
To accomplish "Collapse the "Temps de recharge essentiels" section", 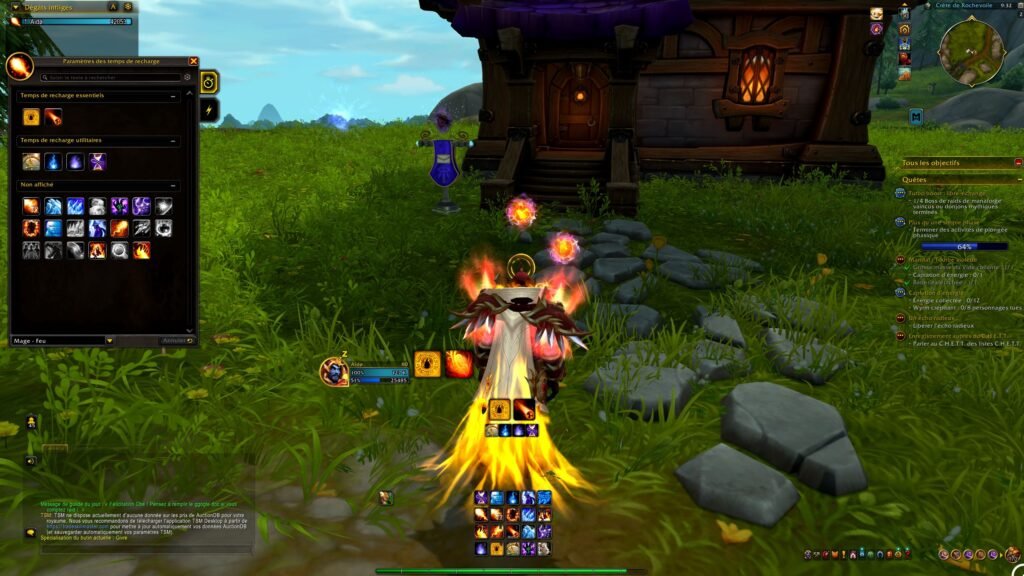I will pos(175,97).
